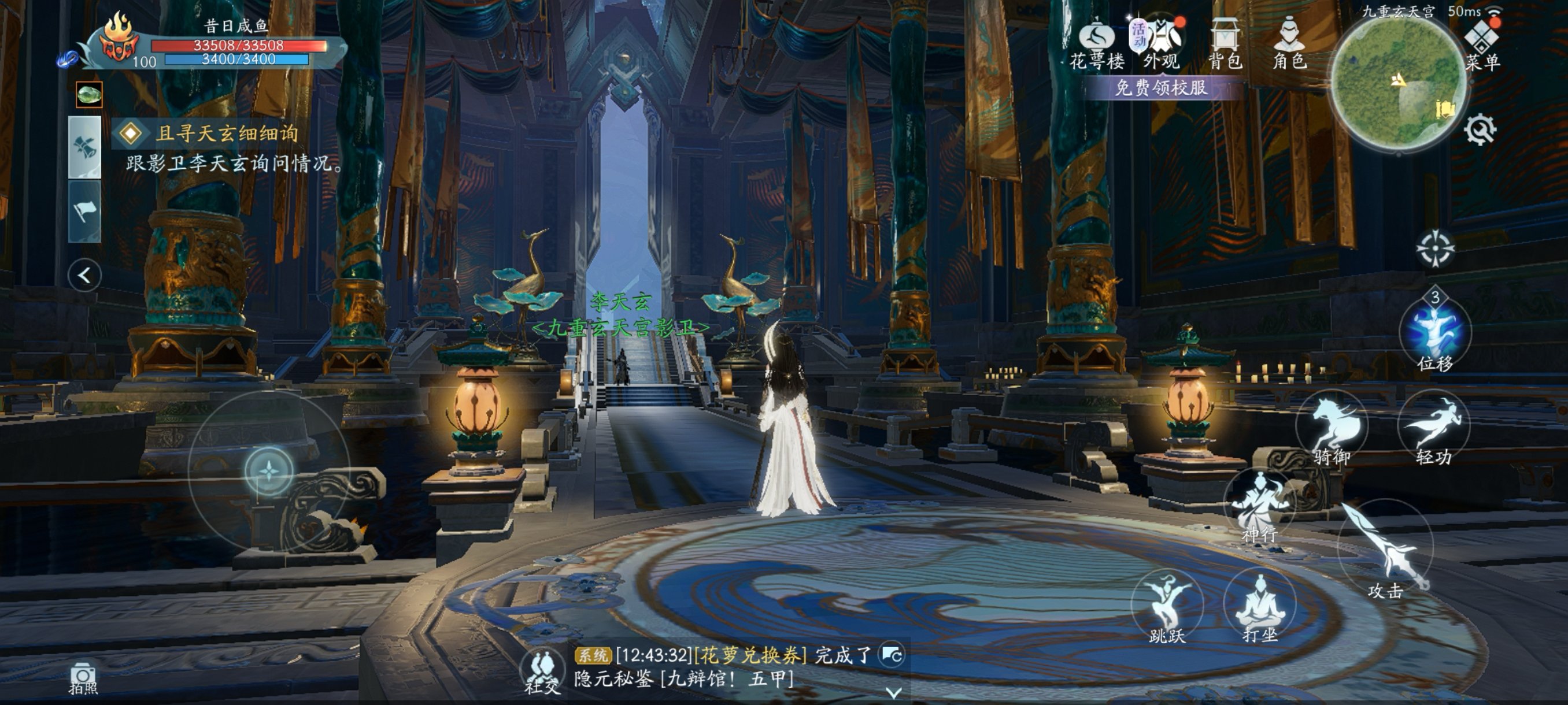The width and height of the screenshot is (1568, 705).
Task: Open the 外观 appearance menu
Action: point(1160,44)
